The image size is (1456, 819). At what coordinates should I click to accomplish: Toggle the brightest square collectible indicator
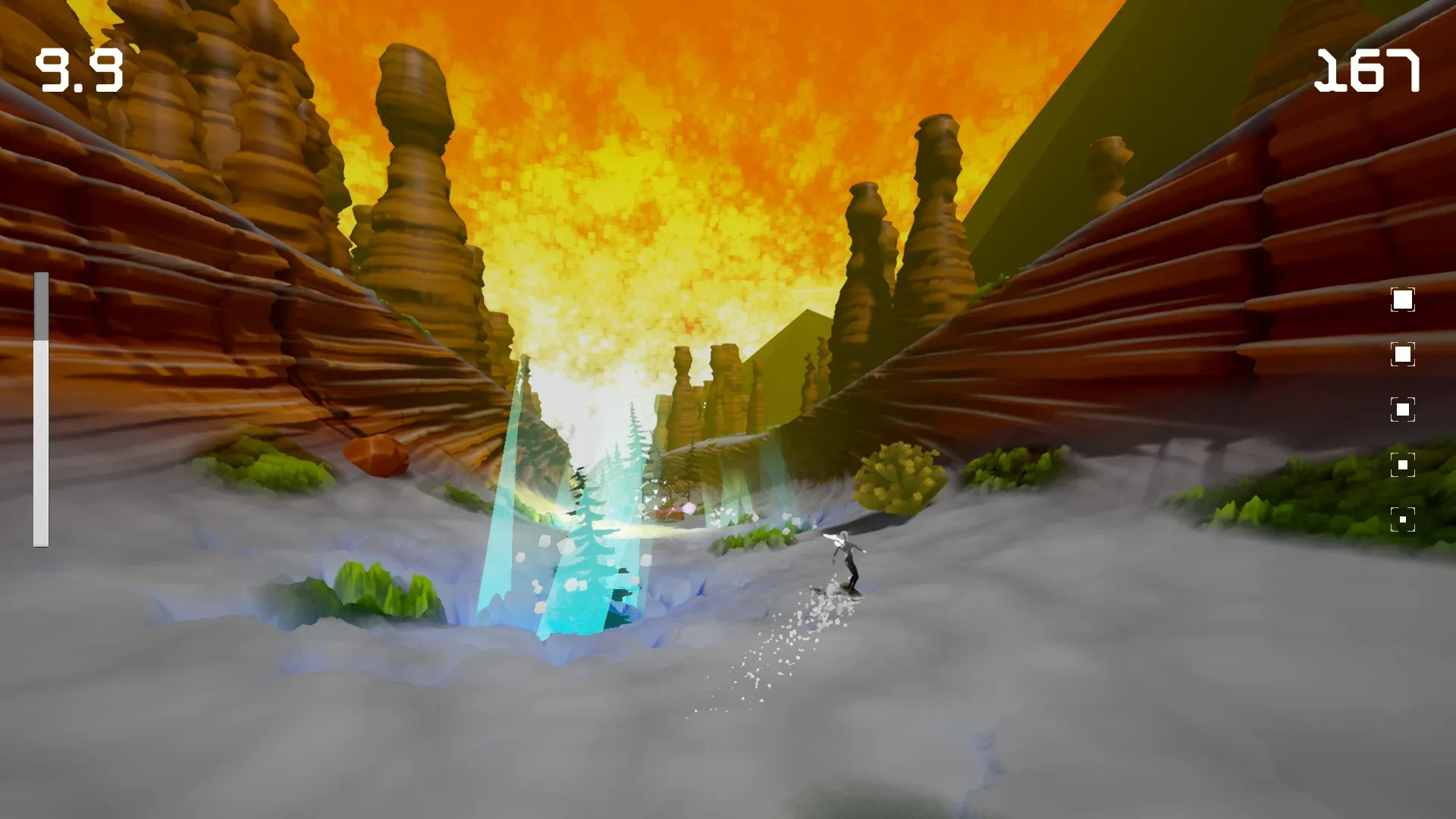click(1403, 300)
